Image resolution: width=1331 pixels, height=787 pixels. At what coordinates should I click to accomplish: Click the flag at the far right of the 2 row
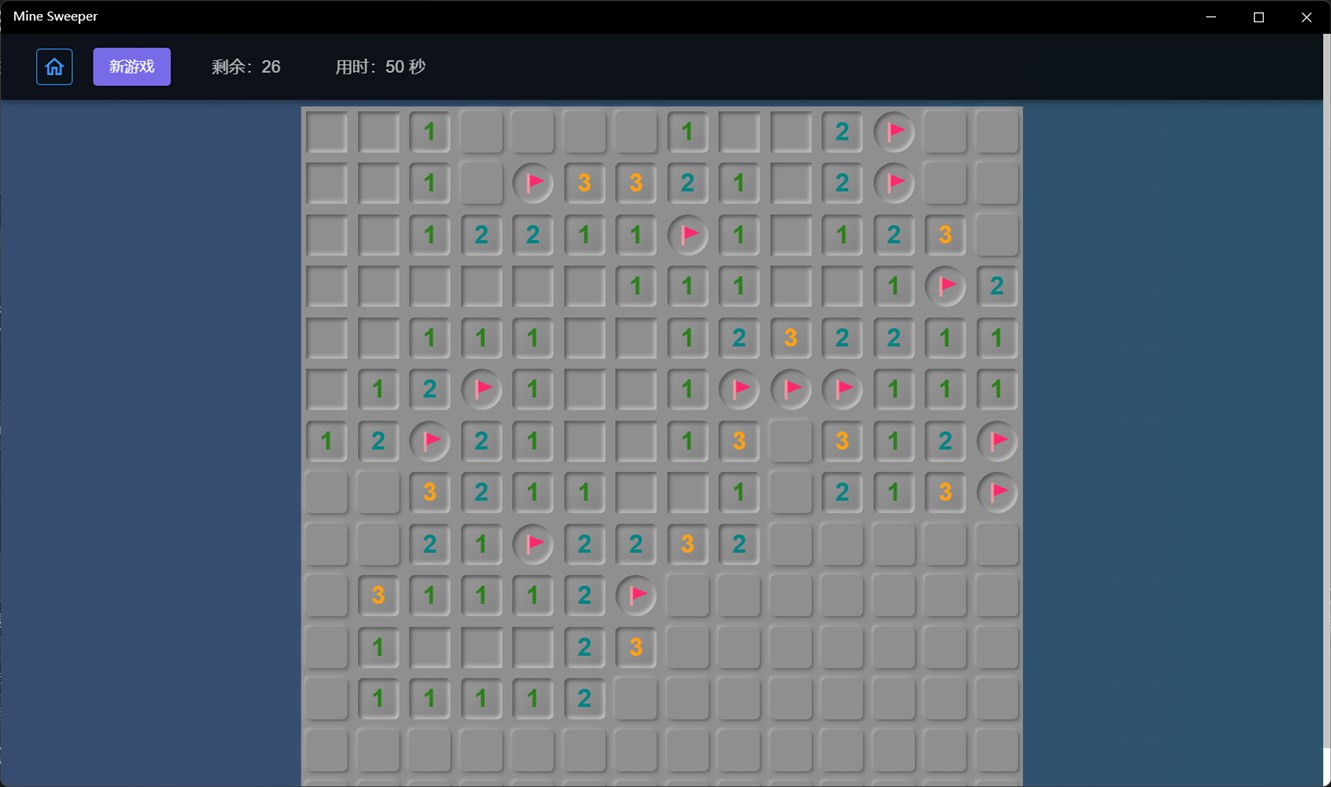tap(997, 441)
